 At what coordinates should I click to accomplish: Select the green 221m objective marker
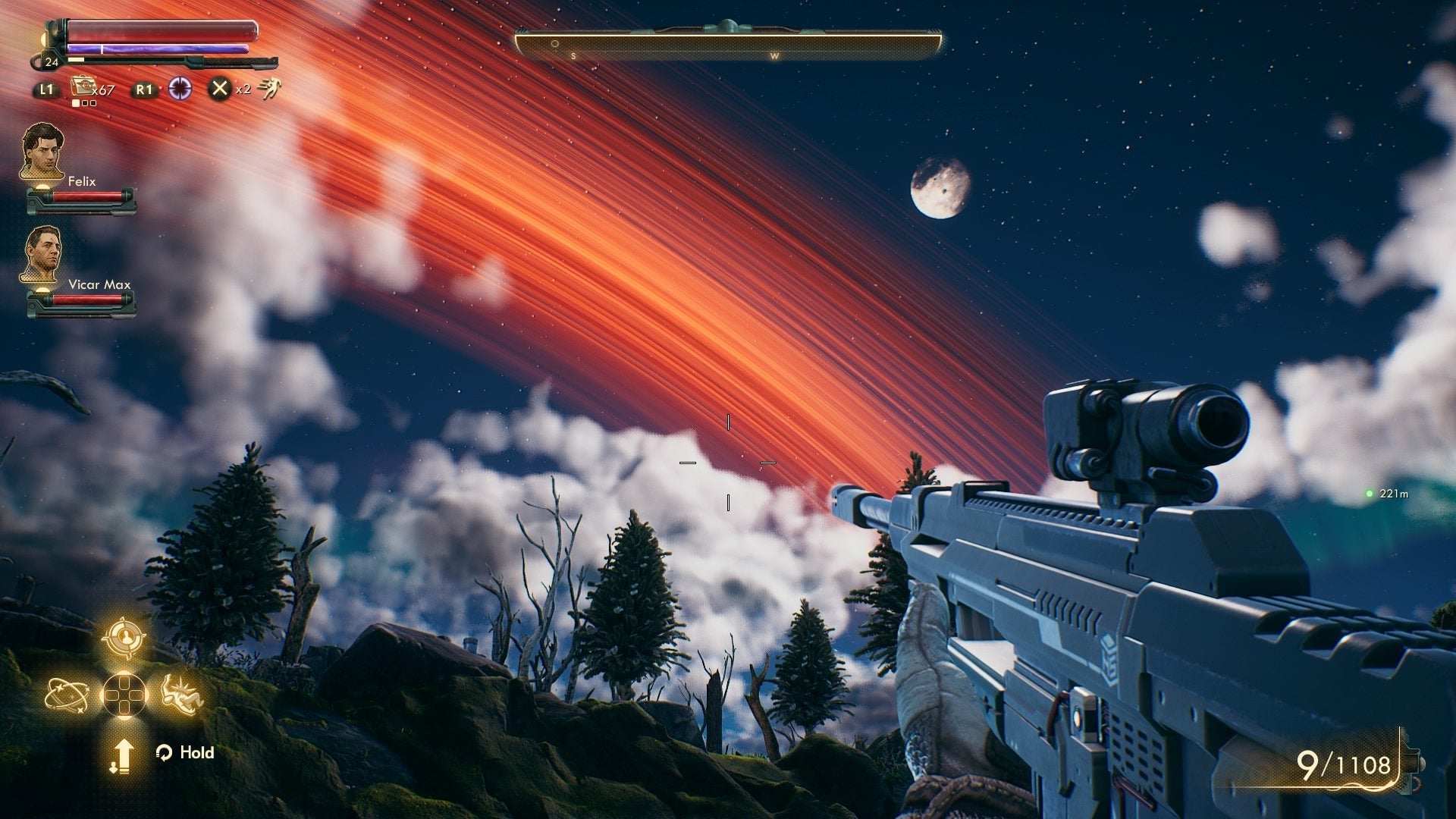coord(1370,494)
